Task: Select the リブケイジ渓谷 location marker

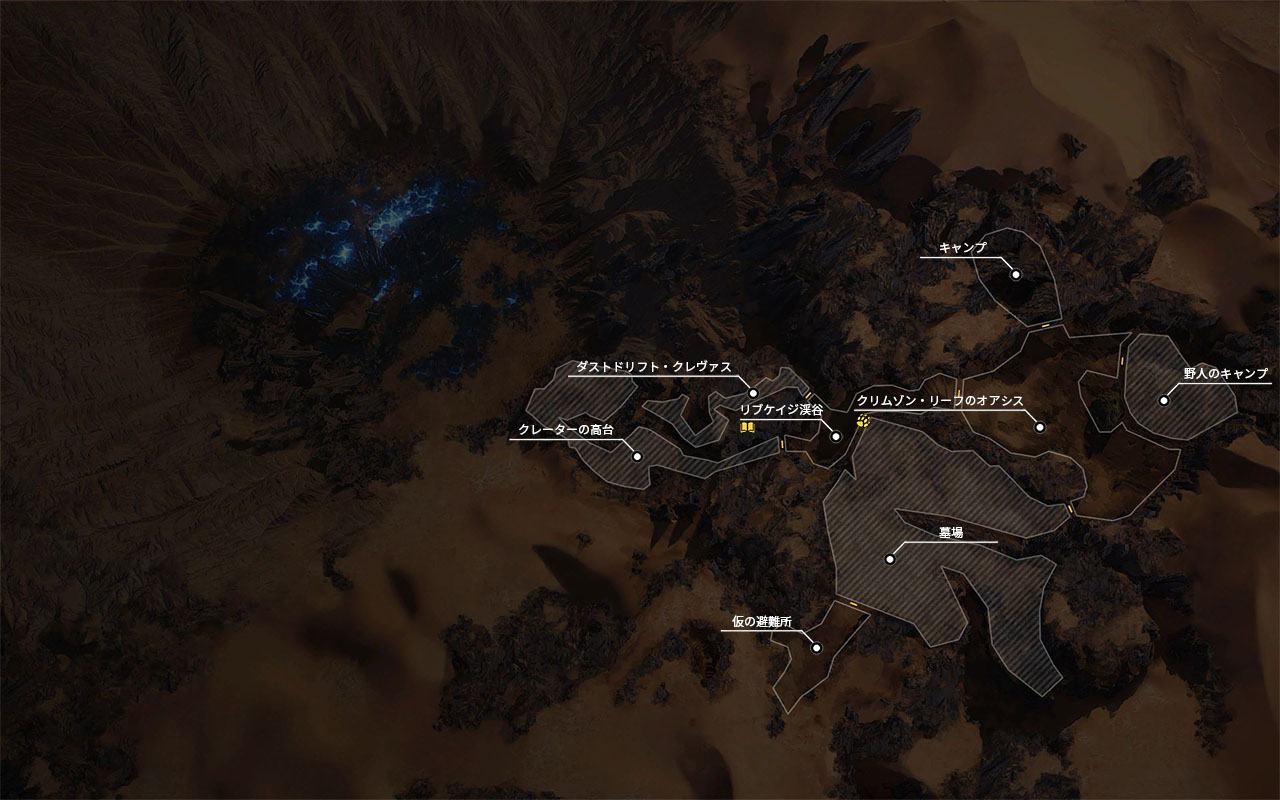Action: point(836,437)
